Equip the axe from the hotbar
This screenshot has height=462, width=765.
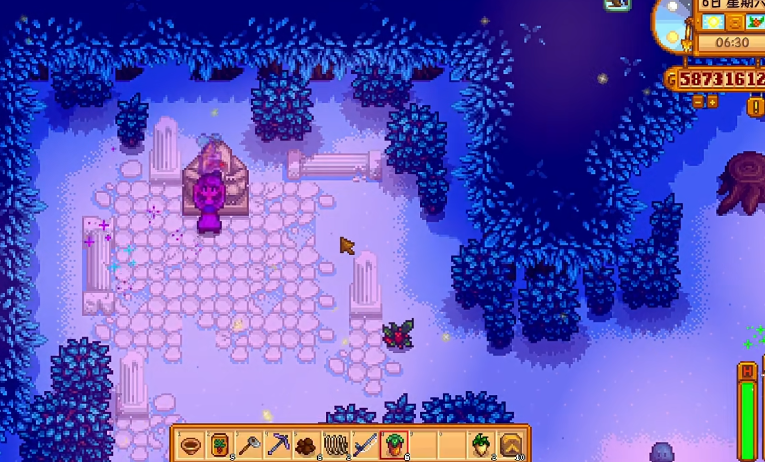click(250, 444)
